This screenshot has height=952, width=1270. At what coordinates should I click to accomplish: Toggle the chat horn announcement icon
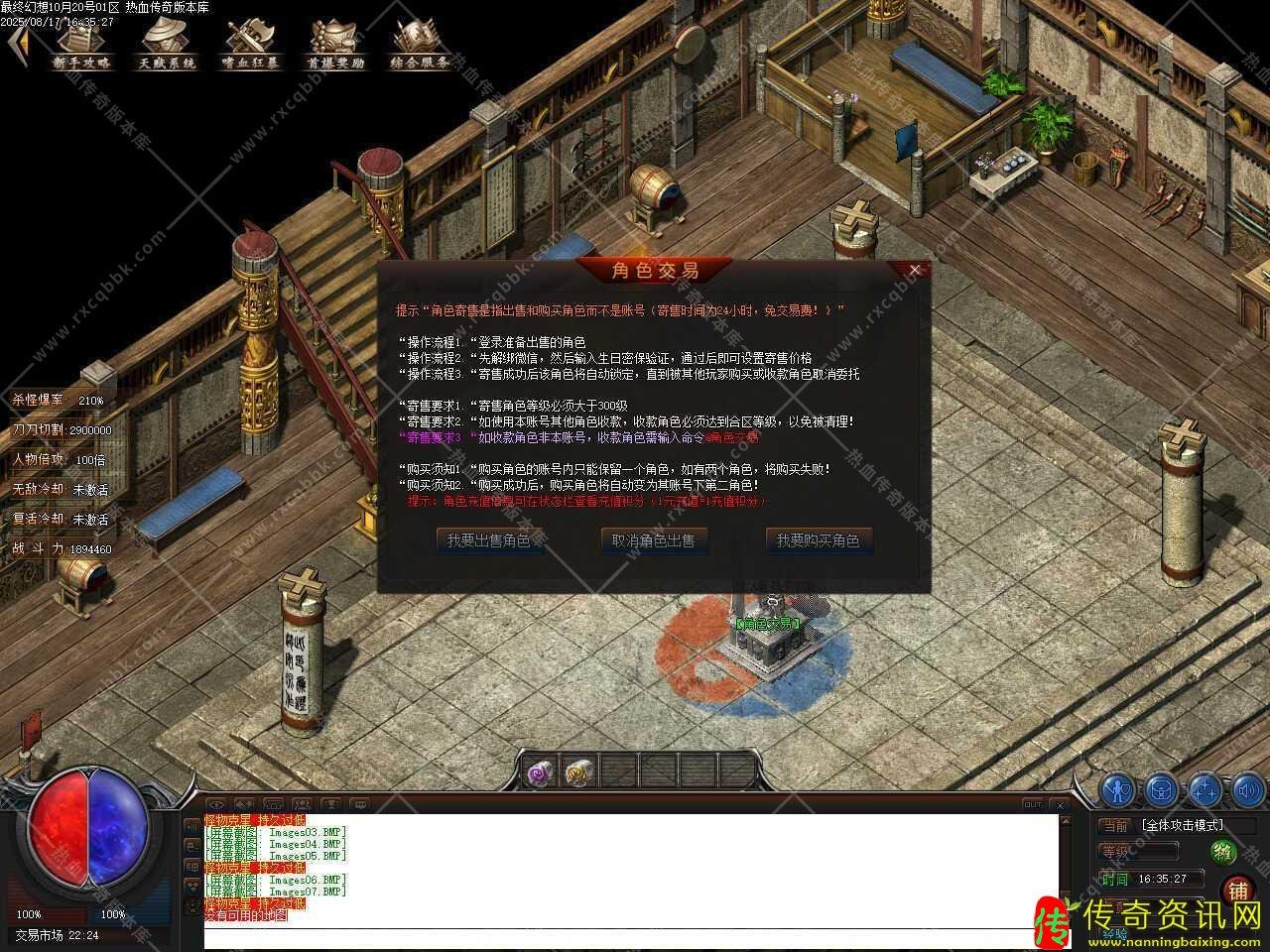click(244, 804)
